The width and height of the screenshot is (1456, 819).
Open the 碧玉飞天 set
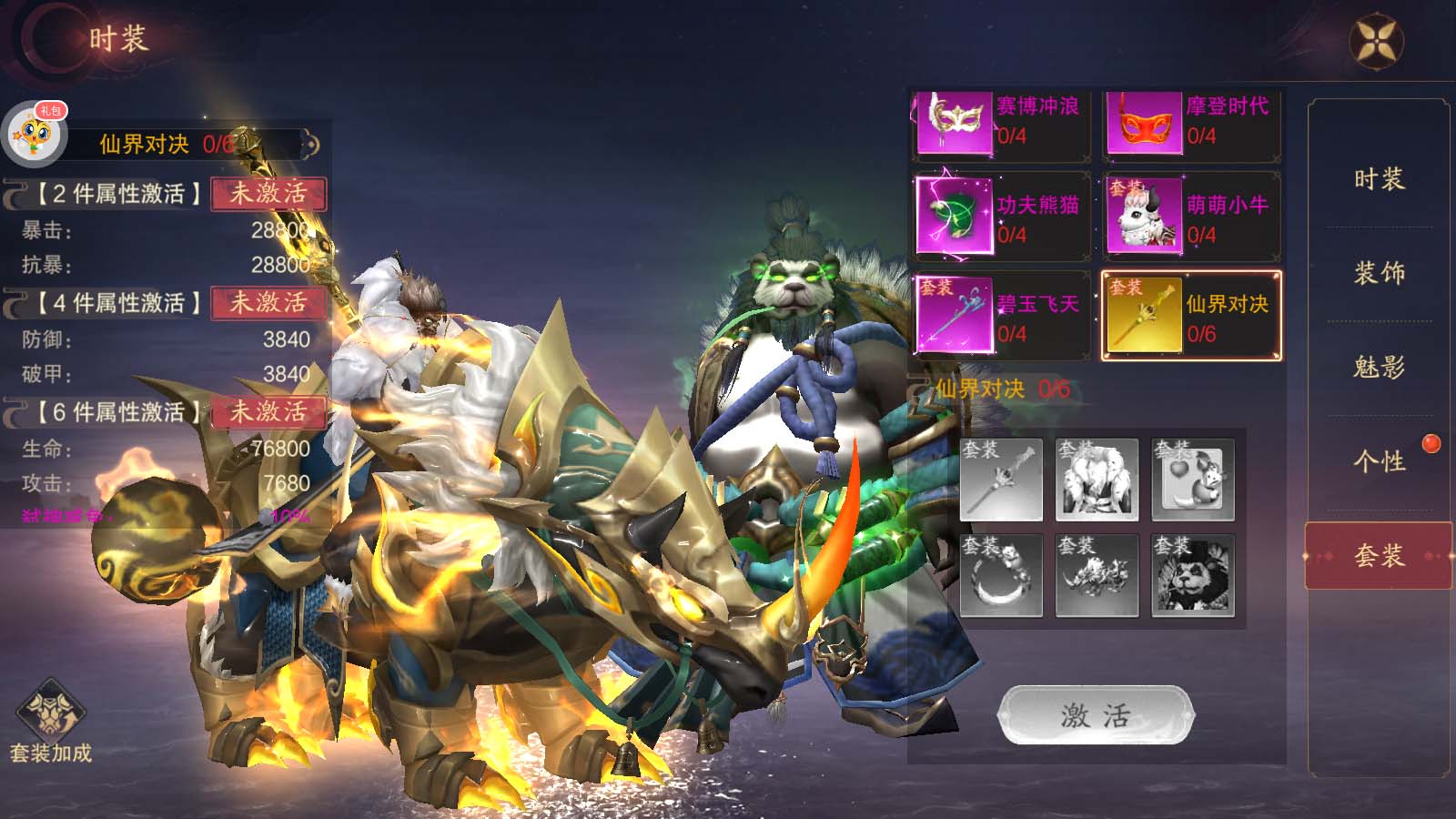[1001, 317]
